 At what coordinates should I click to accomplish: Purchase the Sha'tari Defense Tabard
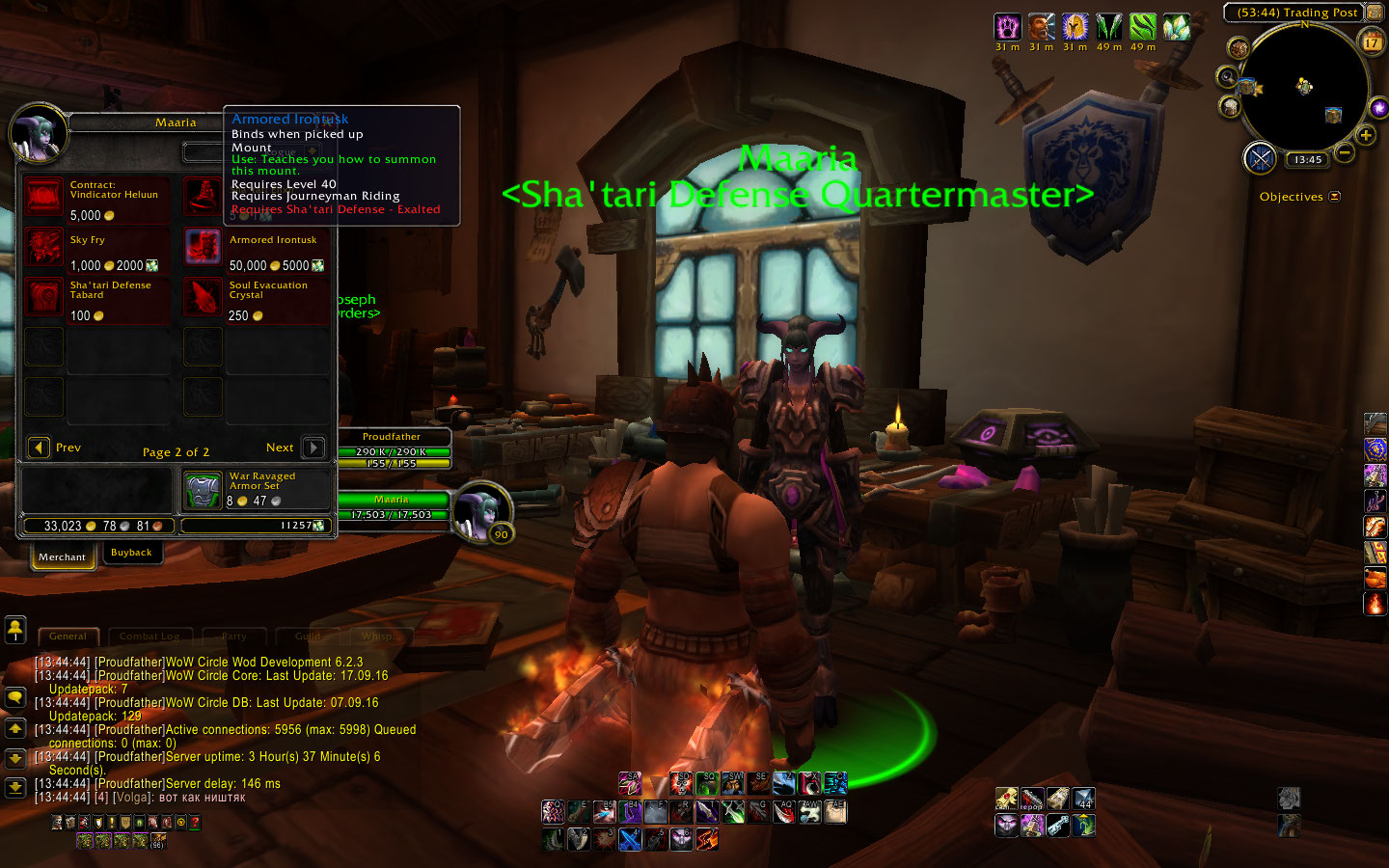[44, 297]
